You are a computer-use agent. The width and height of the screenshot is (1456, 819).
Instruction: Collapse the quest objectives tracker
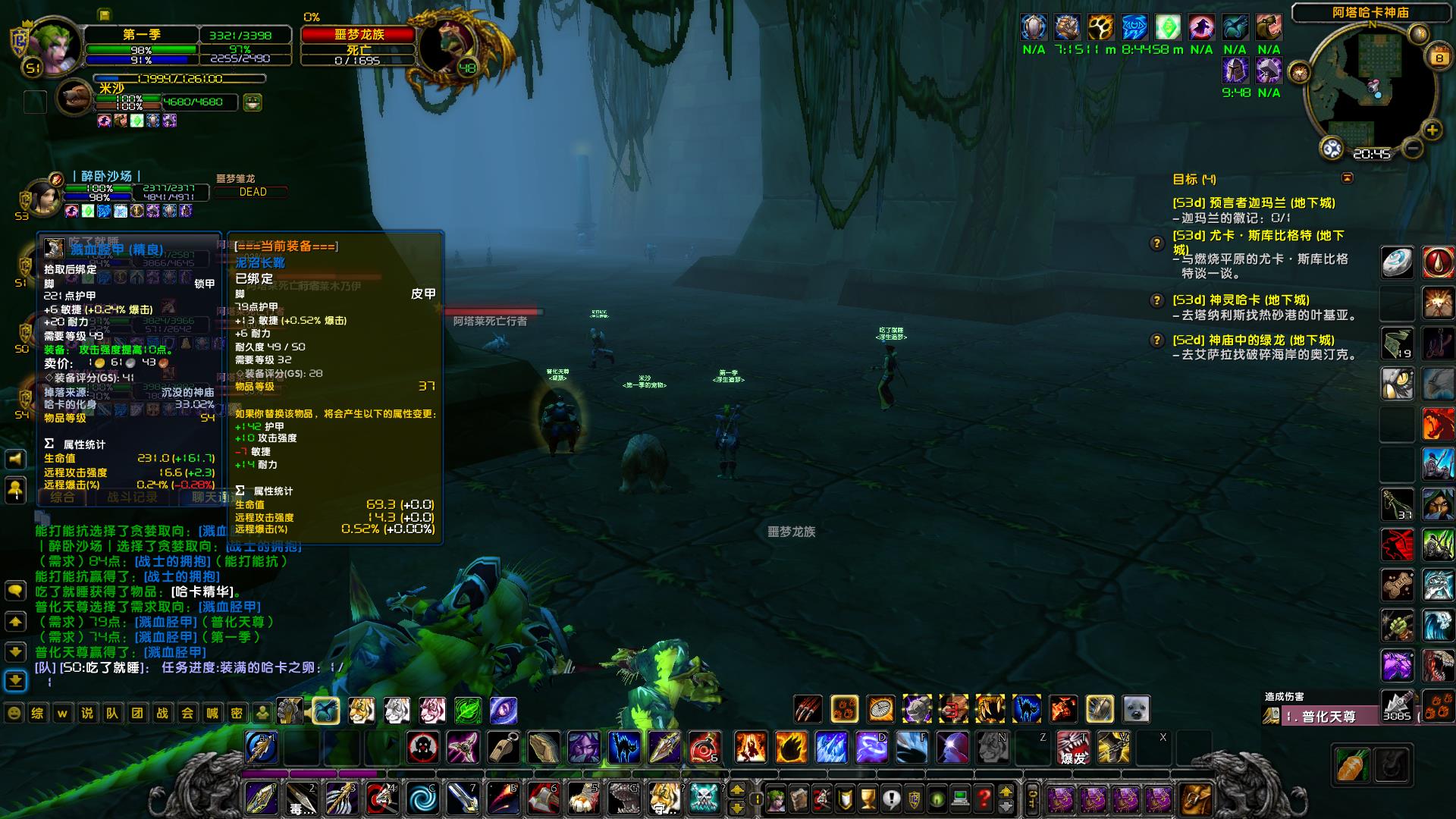(x=1347, y=178)
